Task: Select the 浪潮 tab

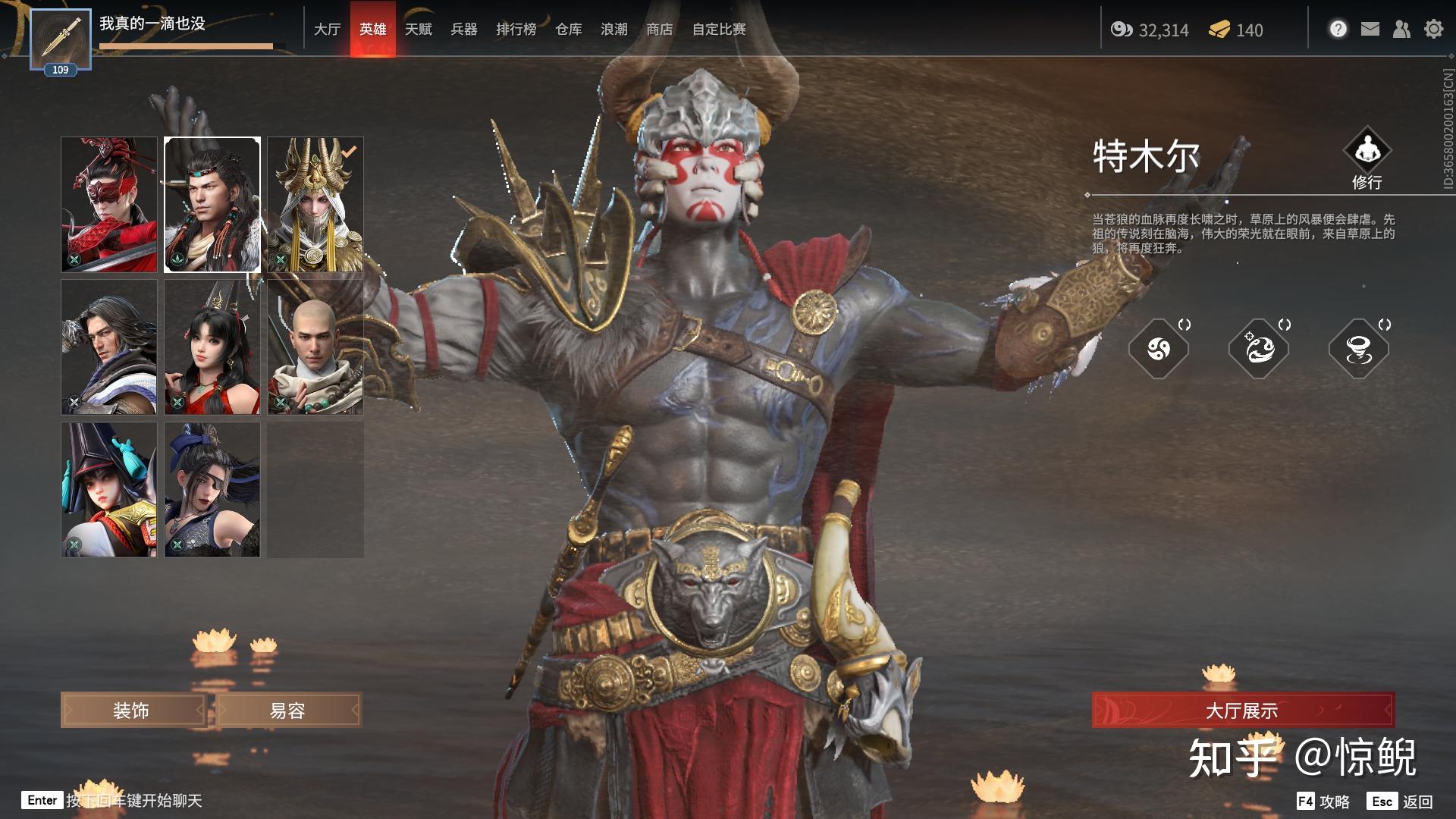Action: pos(613,29)
